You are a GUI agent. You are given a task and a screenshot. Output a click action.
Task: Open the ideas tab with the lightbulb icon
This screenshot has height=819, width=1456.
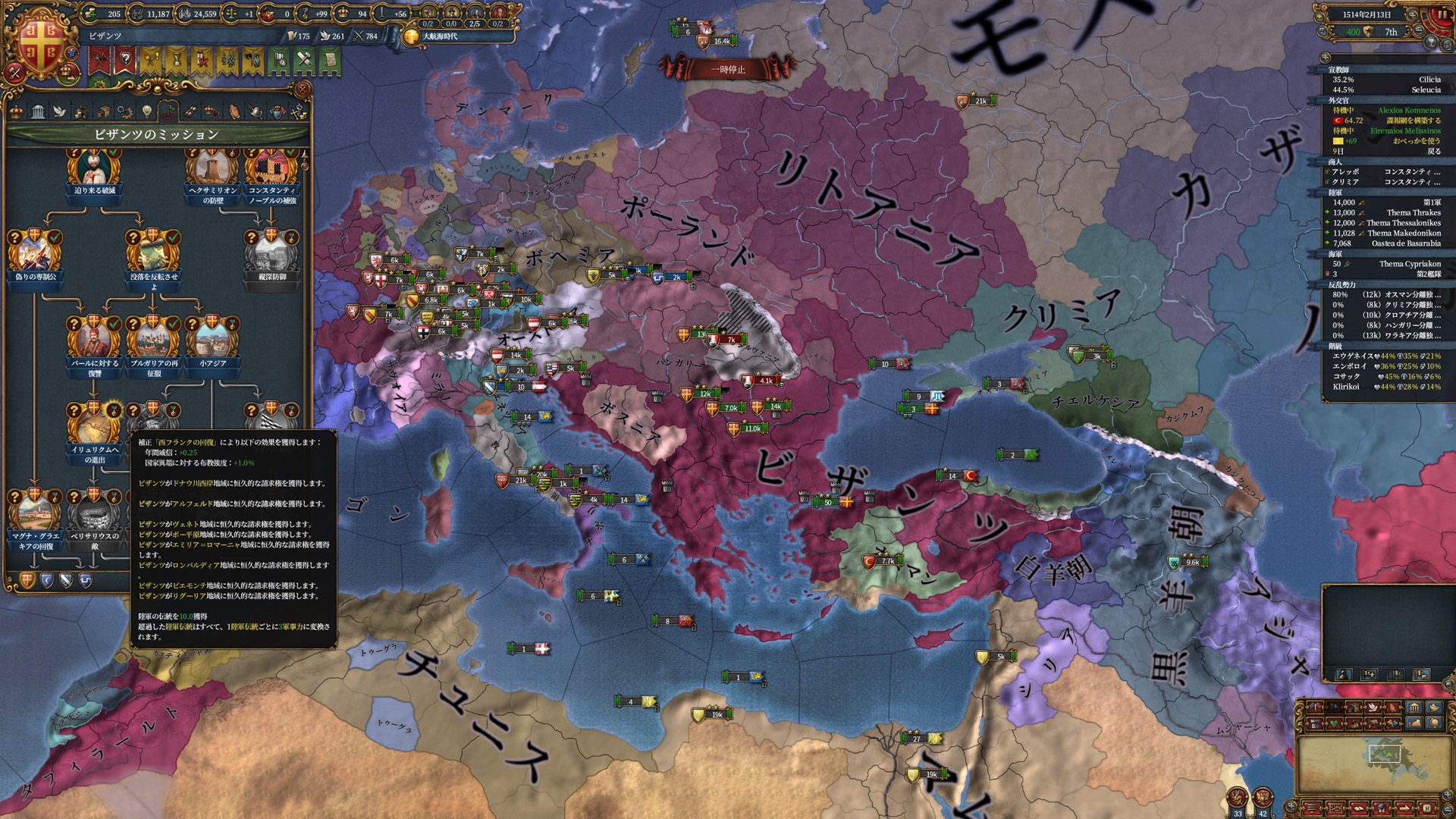[x=146, y=111]
